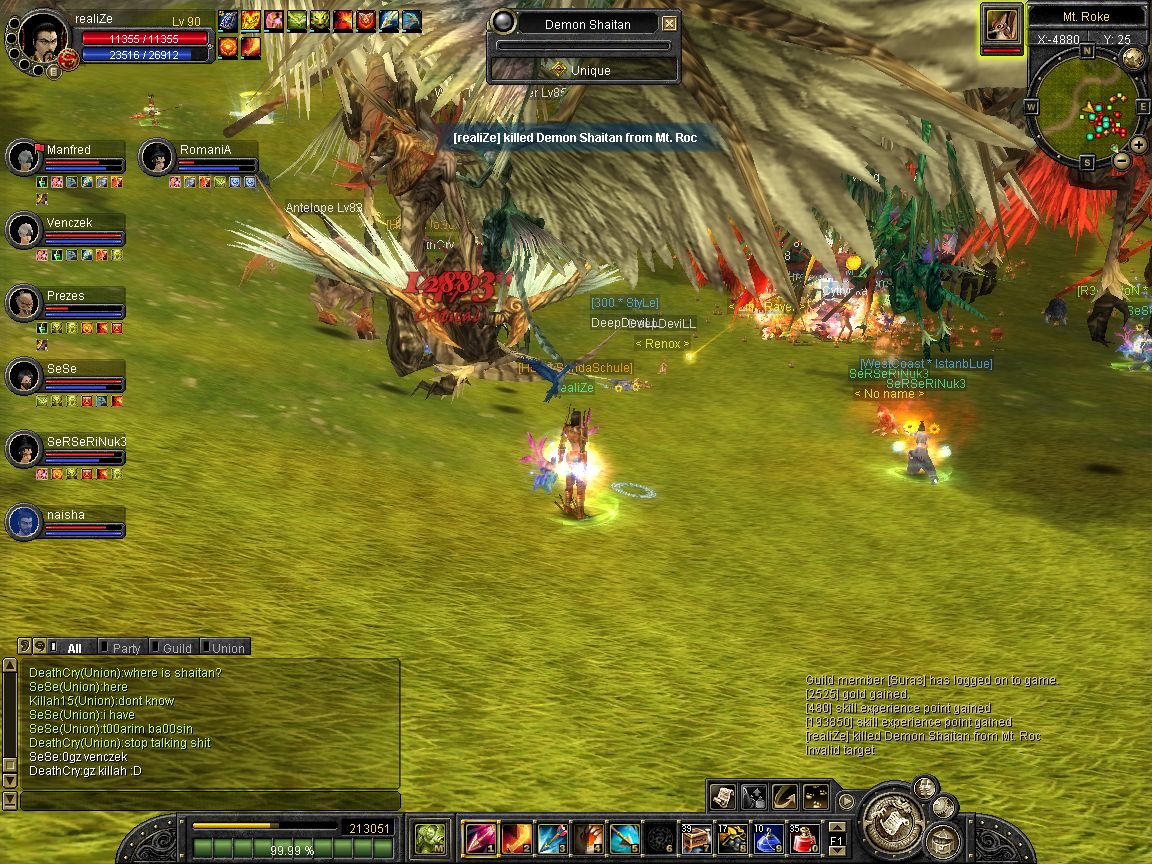
Task: Select party member naisha
Action: click(65, 515)
